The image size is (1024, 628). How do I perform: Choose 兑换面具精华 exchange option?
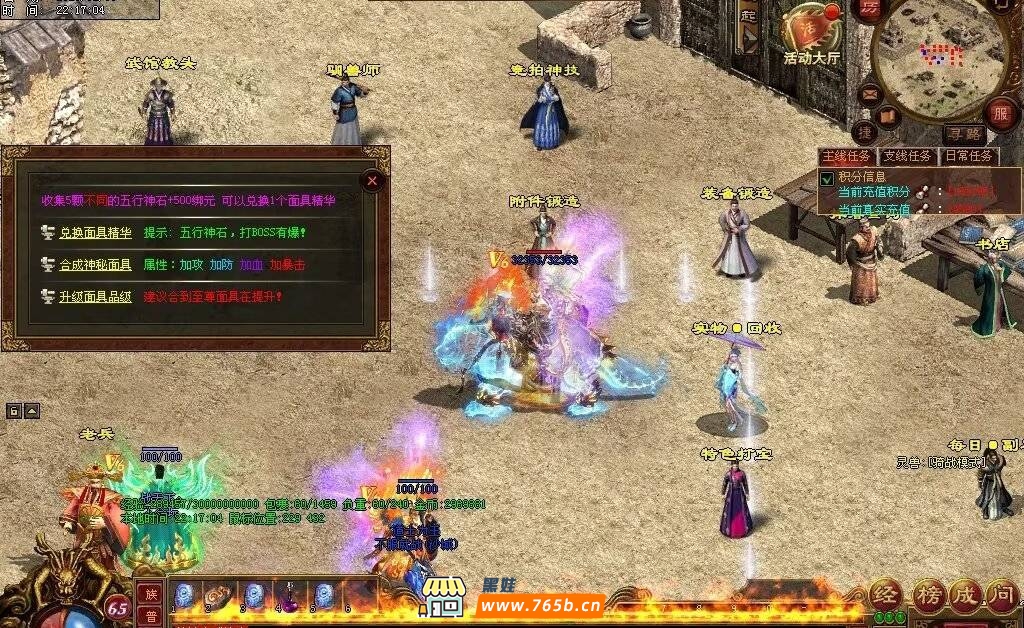(x=95, y=233)
